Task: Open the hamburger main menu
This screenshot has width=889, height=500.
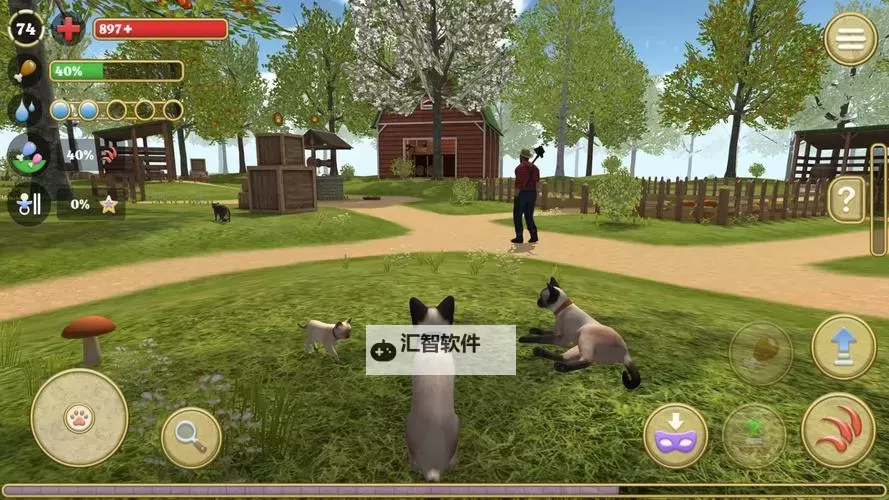Action: pyautogui.click(x=850, y=39)
